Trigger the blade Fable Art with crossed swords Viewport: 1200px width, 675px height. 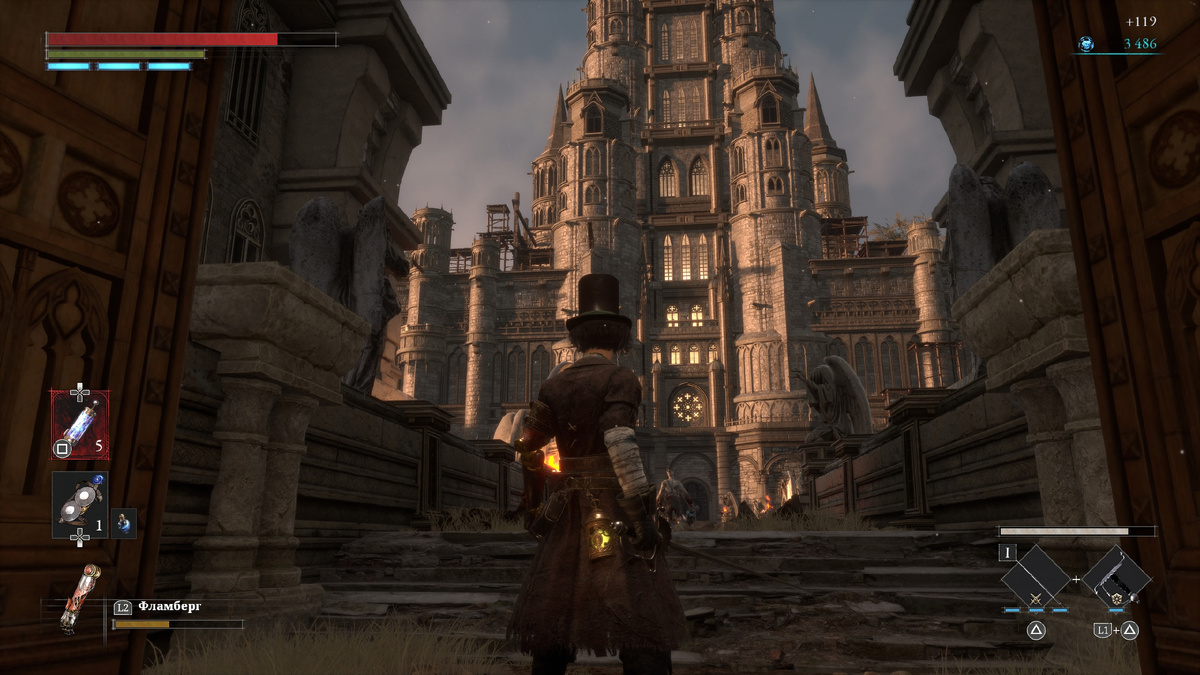click(1036, 578)
